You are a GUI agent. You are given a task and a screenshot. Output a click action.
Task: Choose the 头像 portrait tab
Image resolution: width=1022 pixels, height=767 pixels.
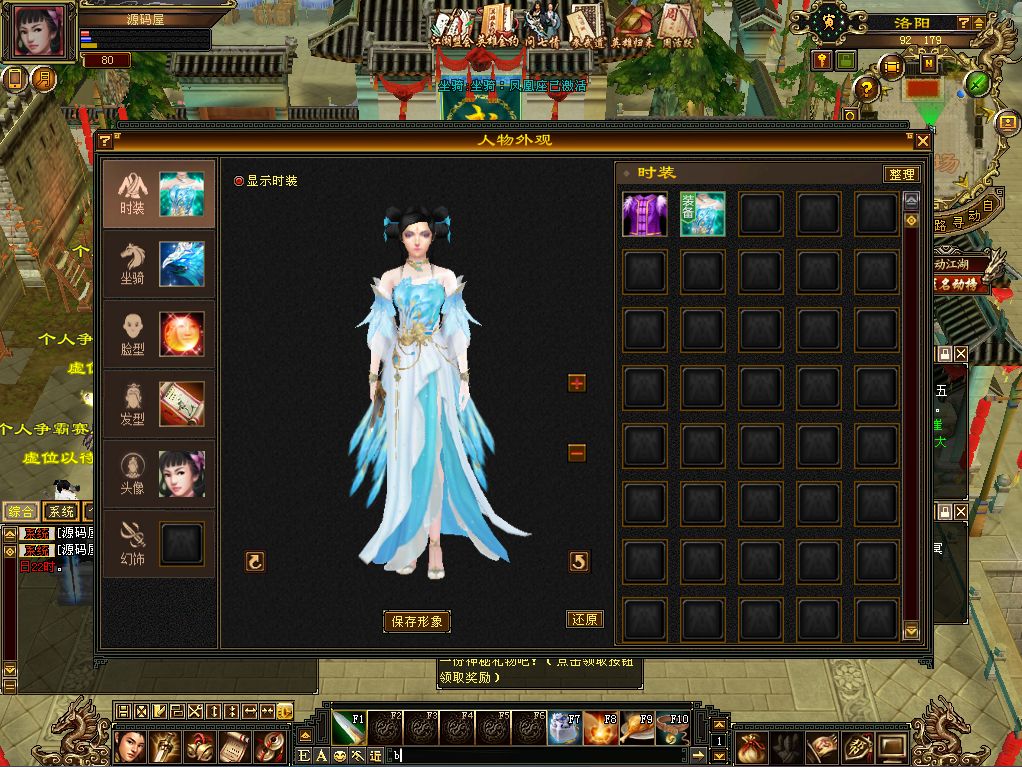tap(158, 474)
